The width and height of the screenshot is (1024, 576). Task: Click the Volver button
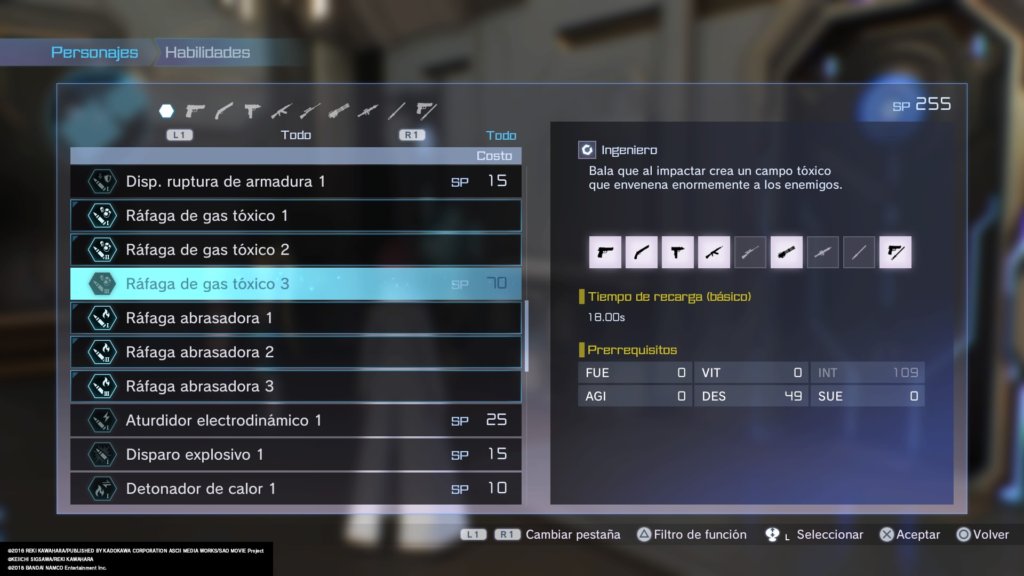point(982,535)
